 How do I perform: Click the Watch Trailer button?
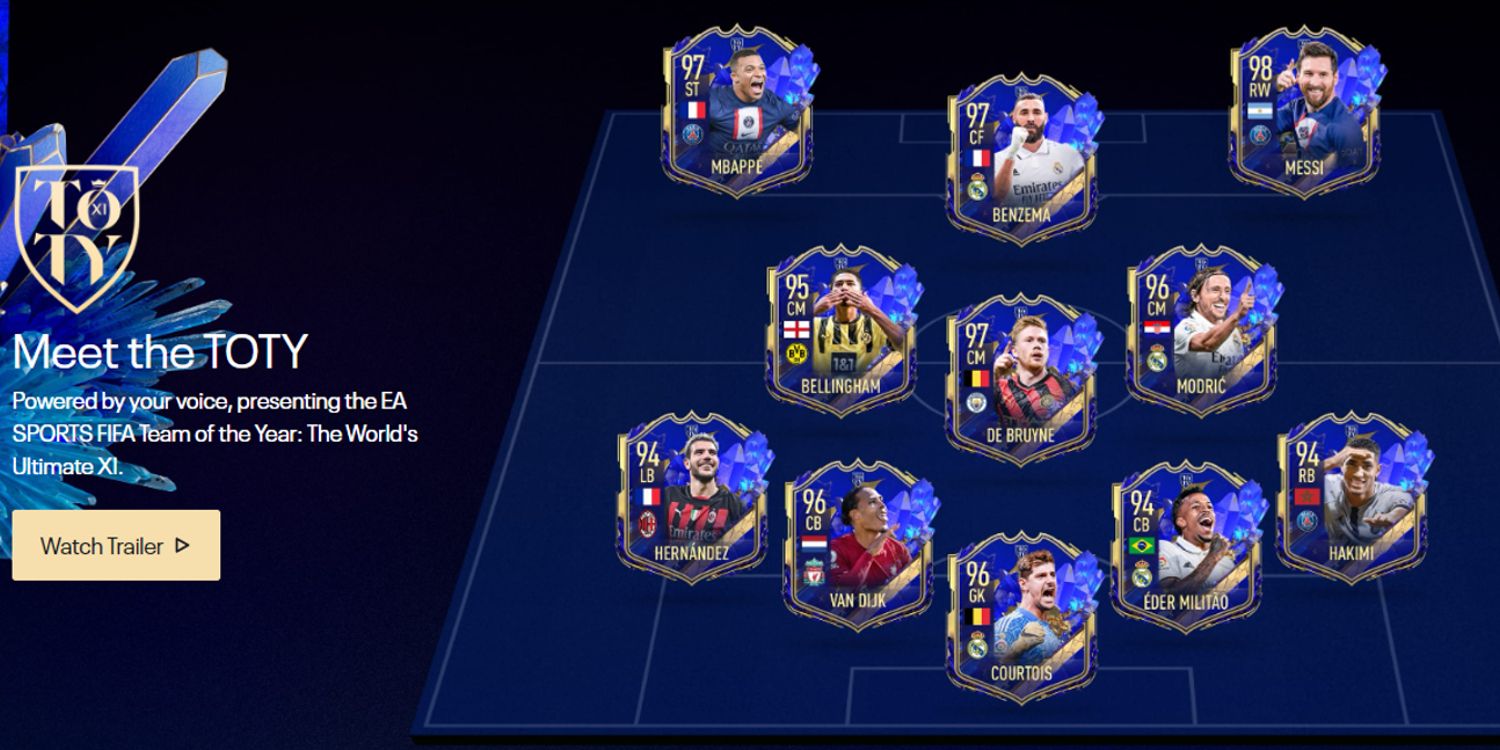[x=116, y=545]
